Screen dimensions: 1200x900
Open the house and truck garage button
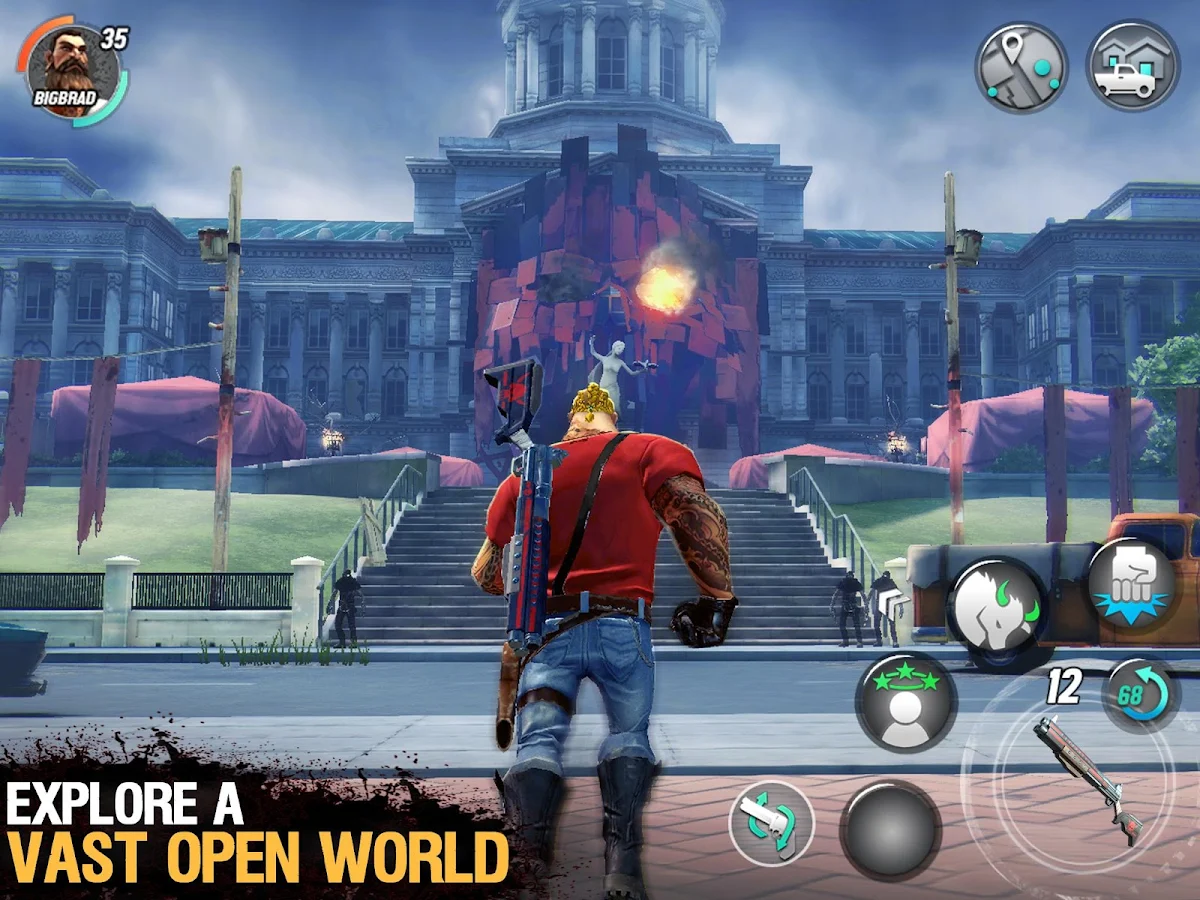tap(1133, 67)
